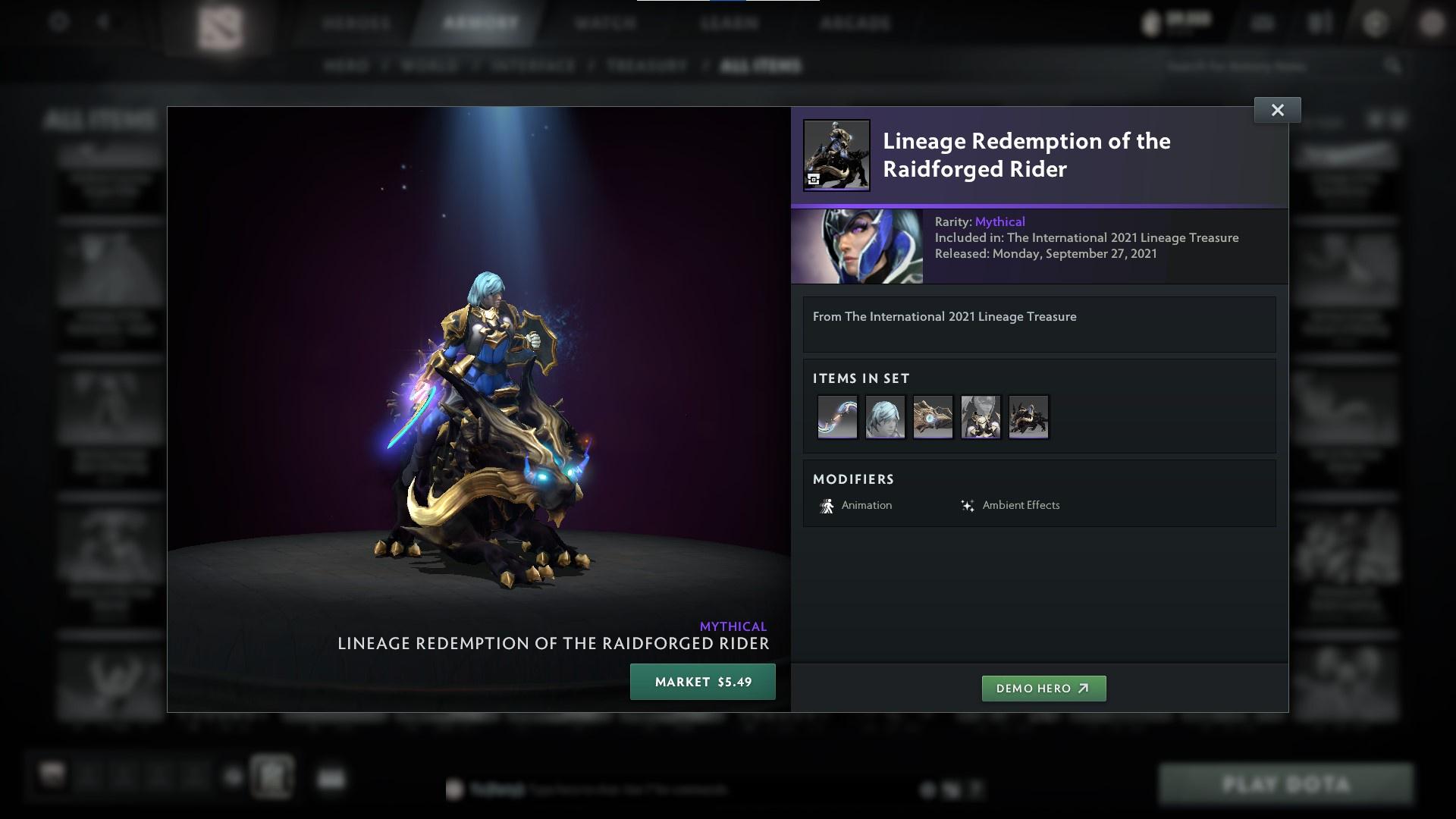This screenshot has height=819, width=1456.
Task: Click the Ambient Effects modifier icon
Action: (x=968, y=505)
